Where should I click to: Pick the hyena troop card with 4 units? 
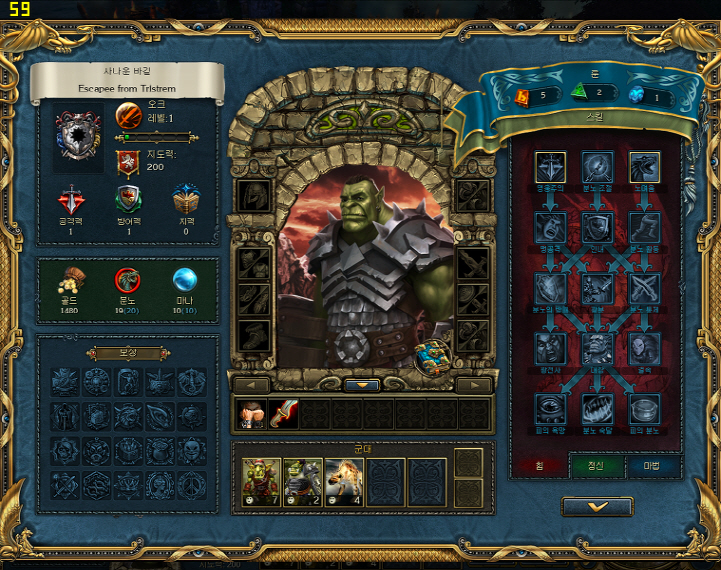(343, 481)
